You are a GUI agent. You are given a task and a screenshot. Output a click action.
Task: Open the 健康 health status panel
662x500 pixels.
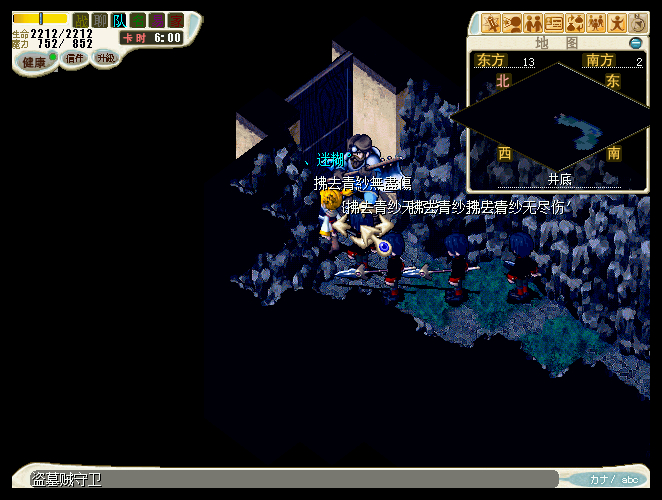point(35,62)
